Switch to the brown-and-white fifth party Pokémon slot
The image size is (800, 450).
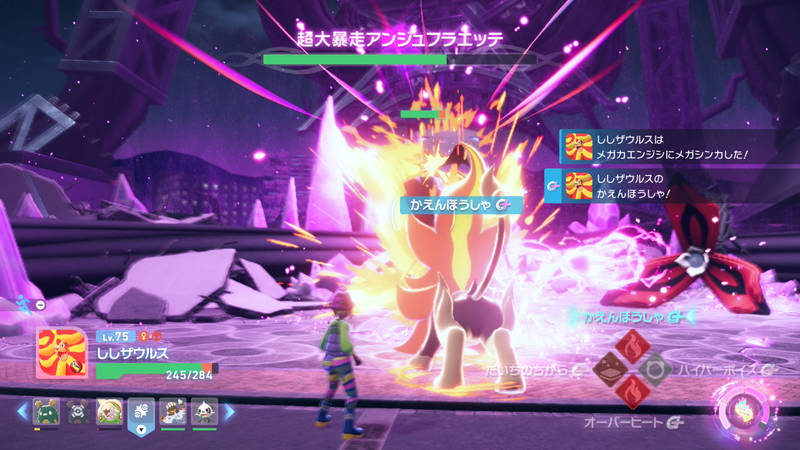click(x=173, y=410)
